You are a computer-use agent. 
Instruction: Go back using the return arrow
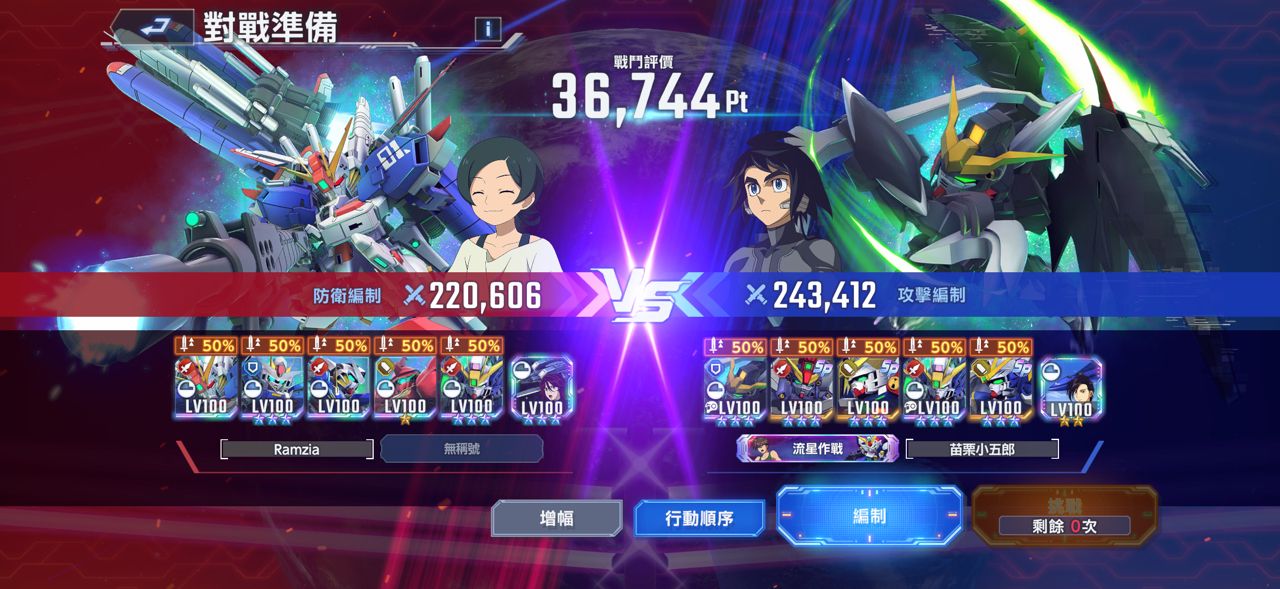pos(153,28)
